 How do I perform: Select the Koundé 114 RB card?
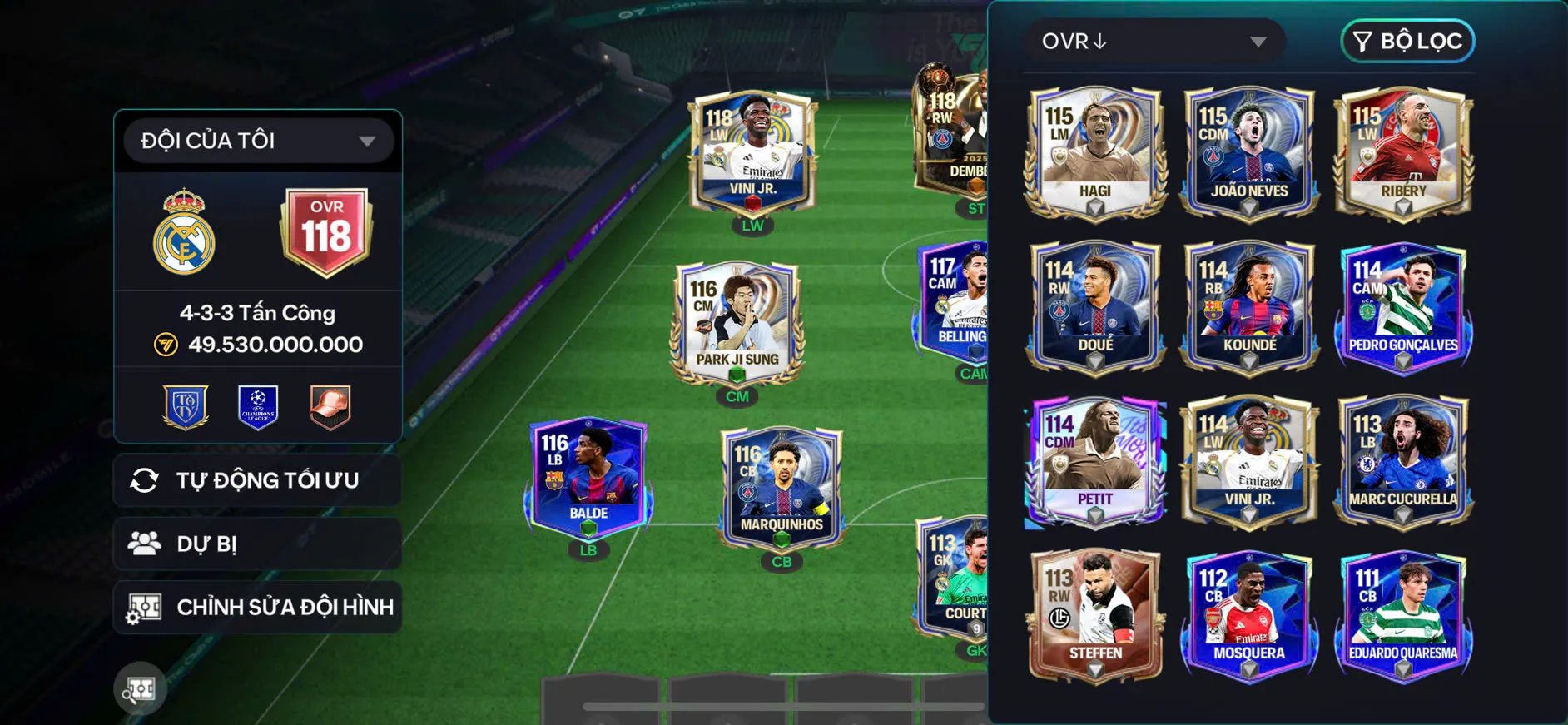[1248, 306]
